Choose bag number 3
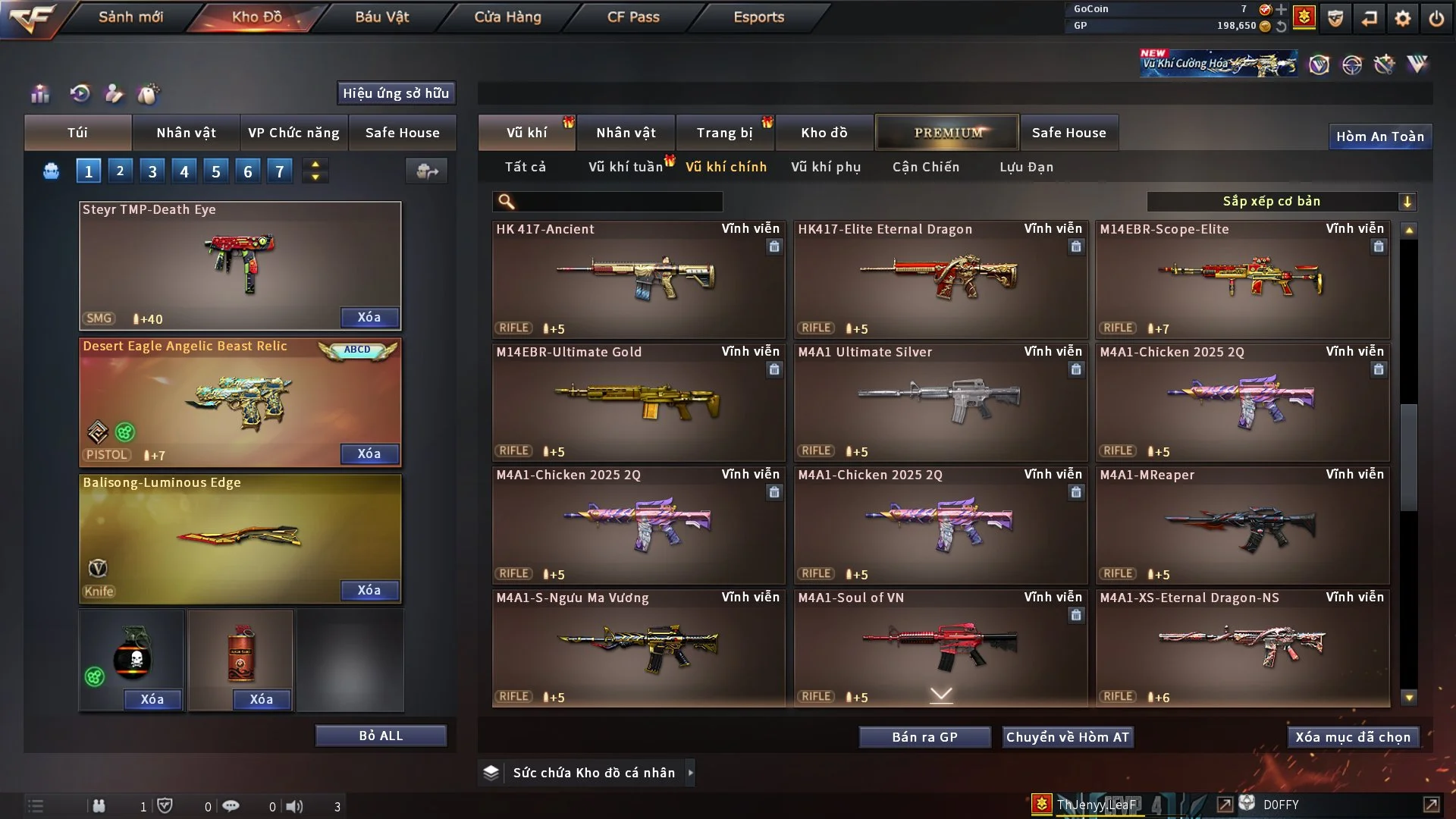1456x819 pixels. point(152,171)
